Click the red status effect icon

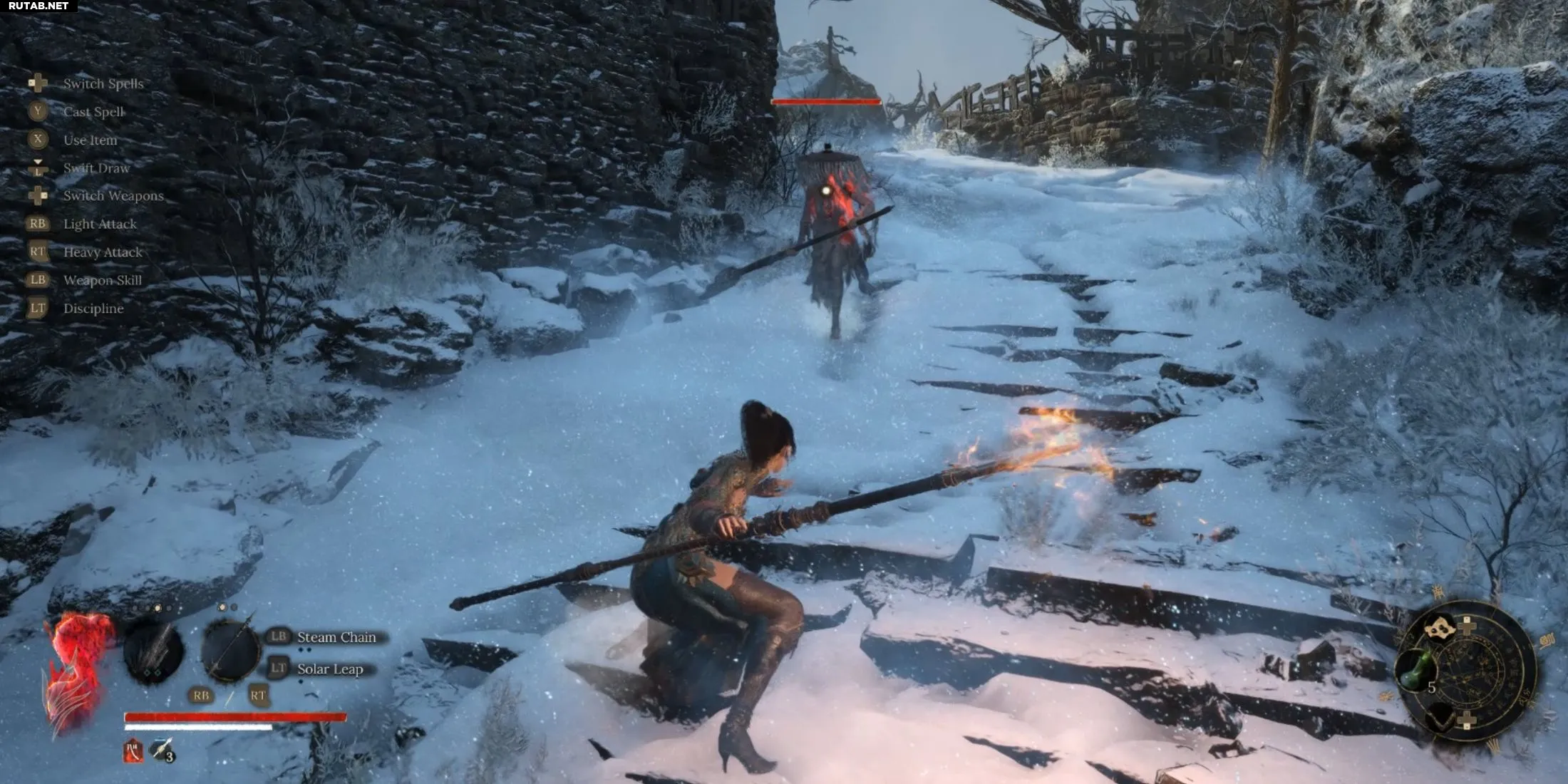click(133, 751)
